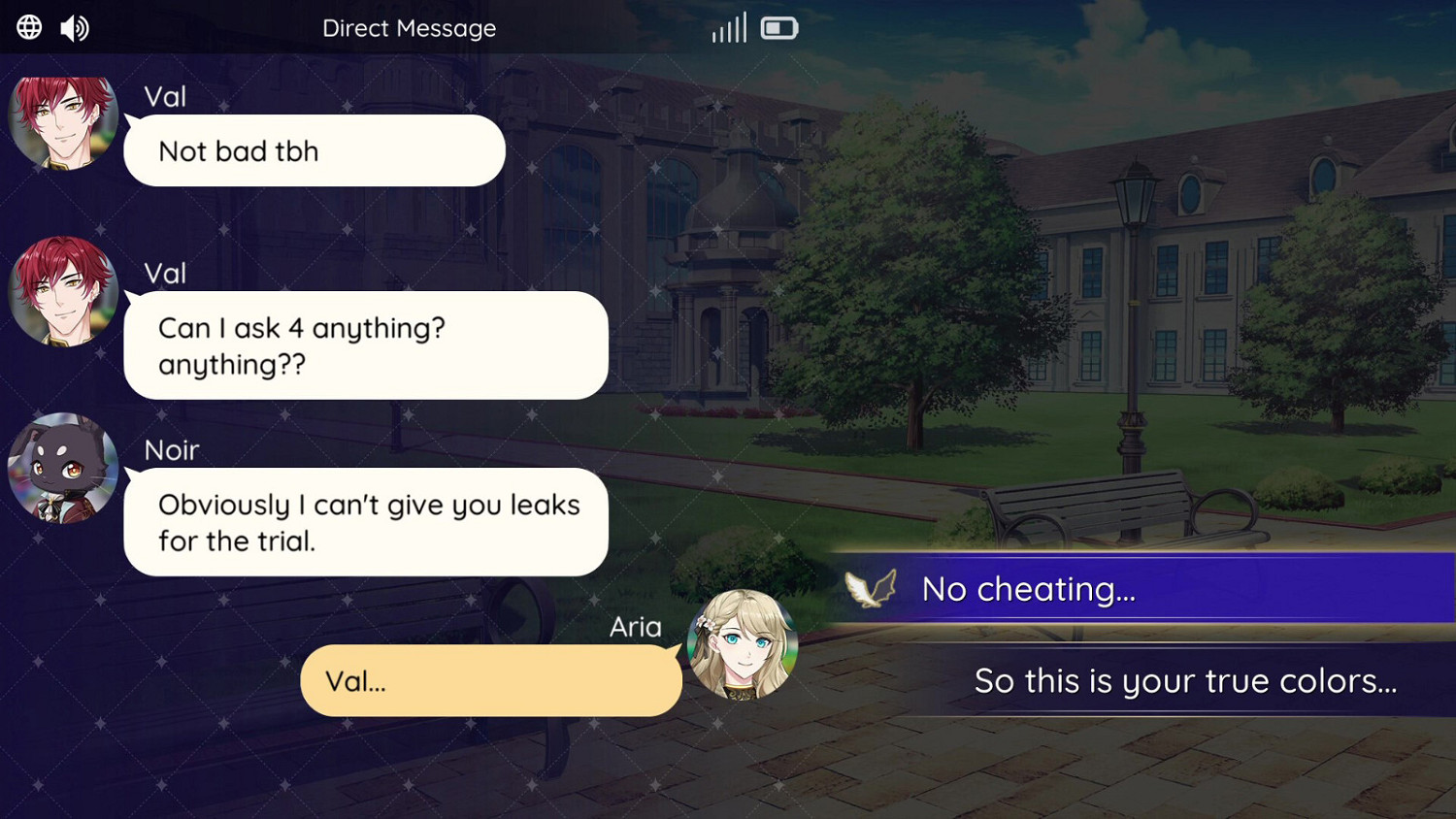Click the signal strength indicator

point(729,26)
